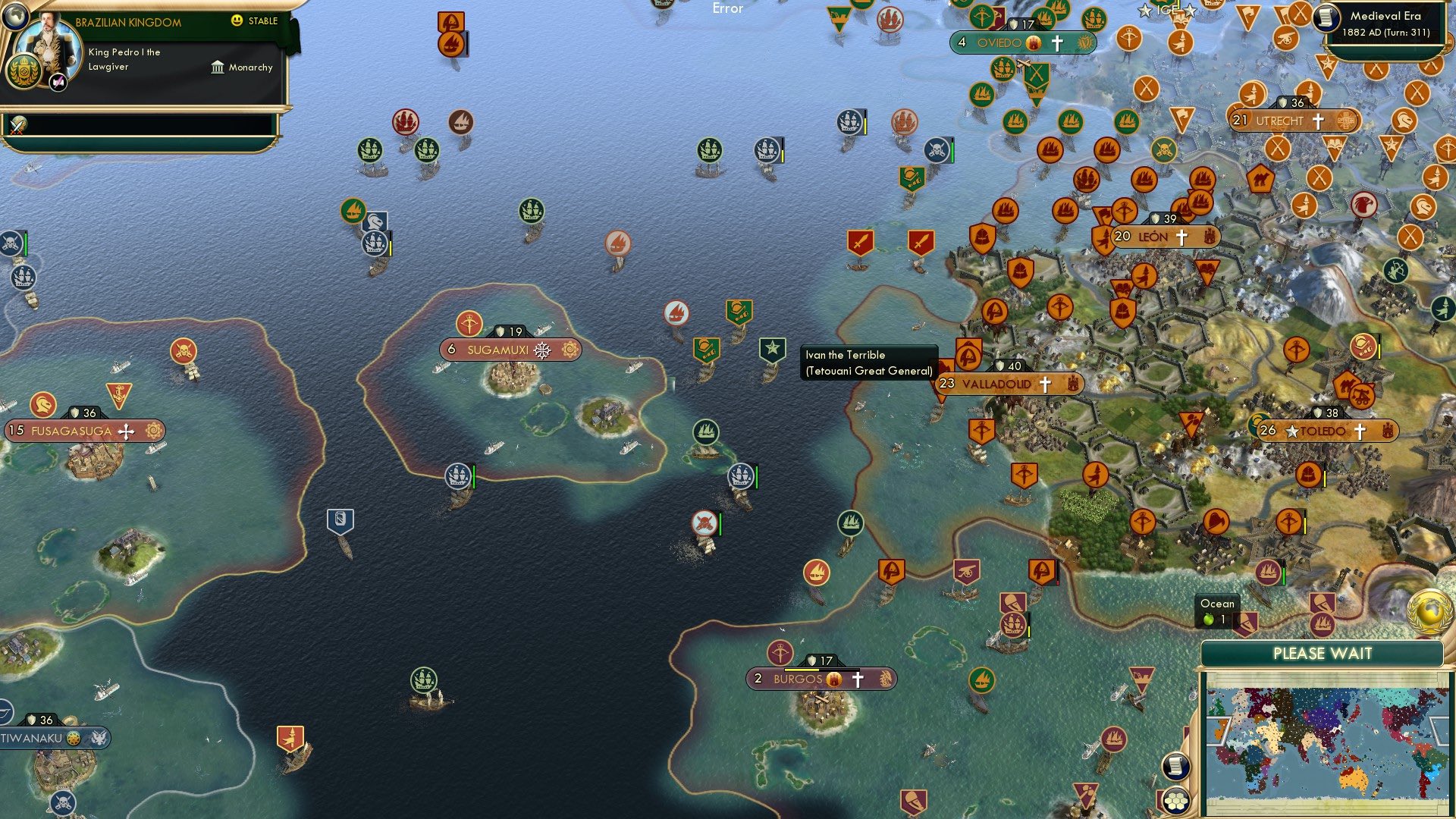Click the Please Wait turn button

(1322, 654)
